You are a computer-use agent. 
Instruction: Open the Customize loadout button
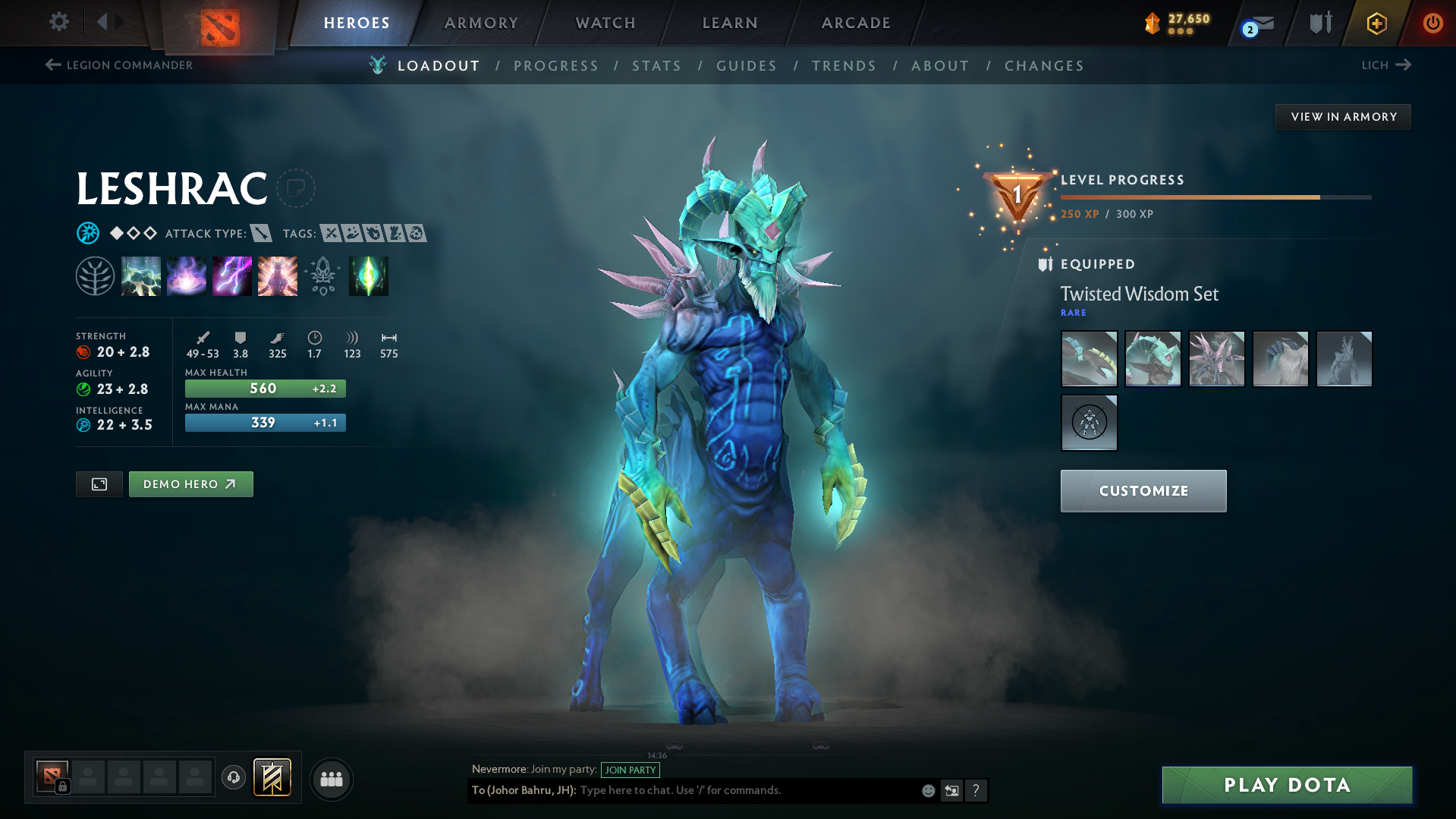pos(1143,491)
